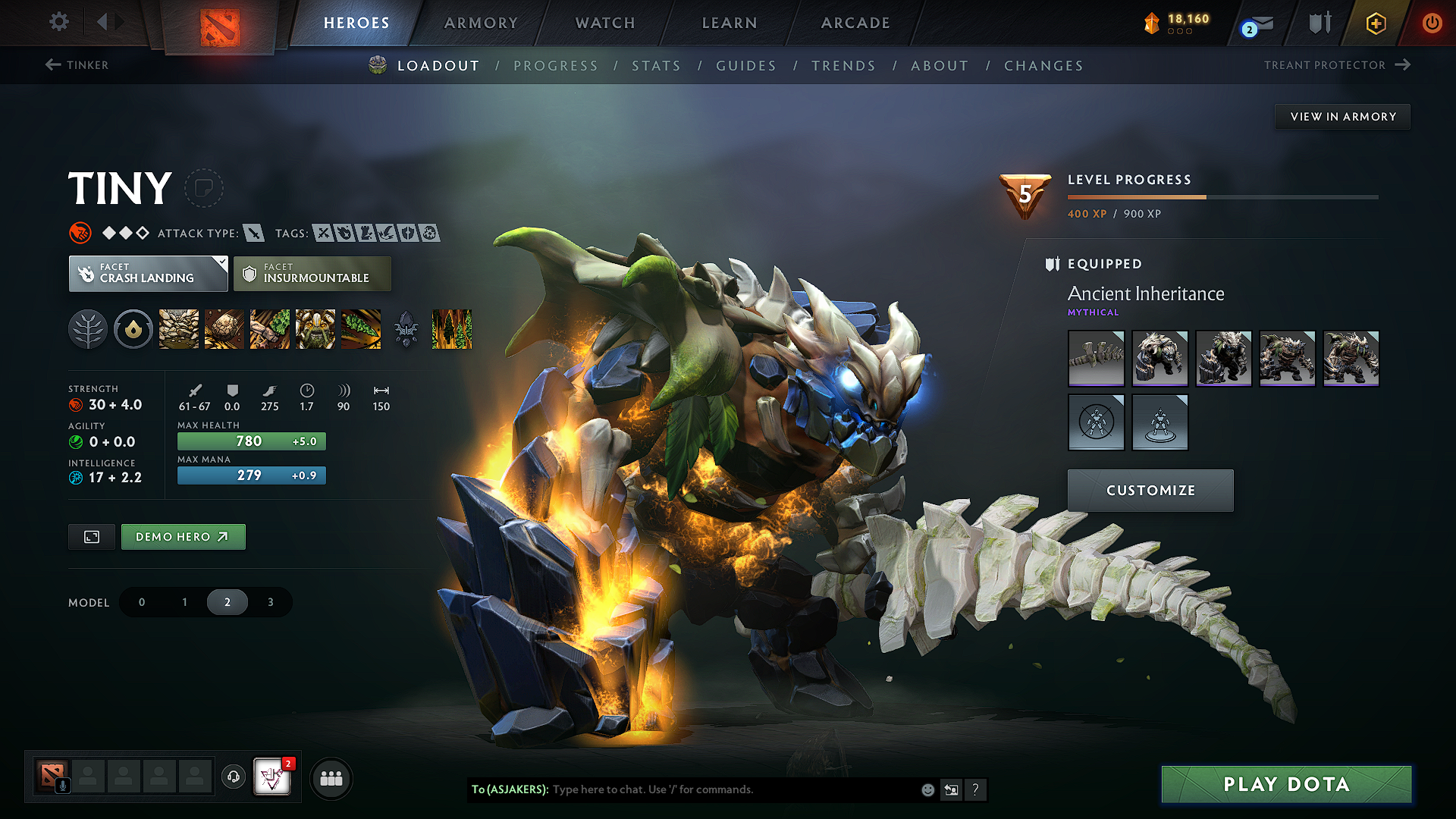Screen dimensions: 1456x819
Task: Go back to previous hero Tinker
Action: (x=77, y=65)
